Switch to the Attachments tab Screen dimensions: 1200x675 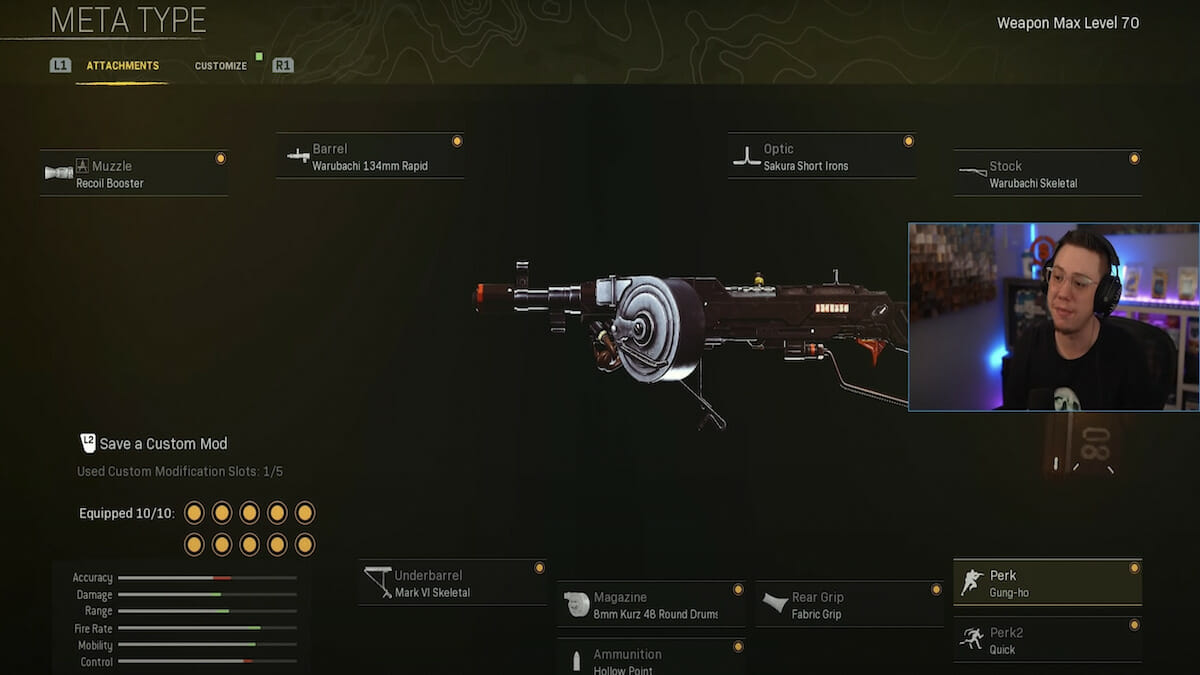[122, 66]
